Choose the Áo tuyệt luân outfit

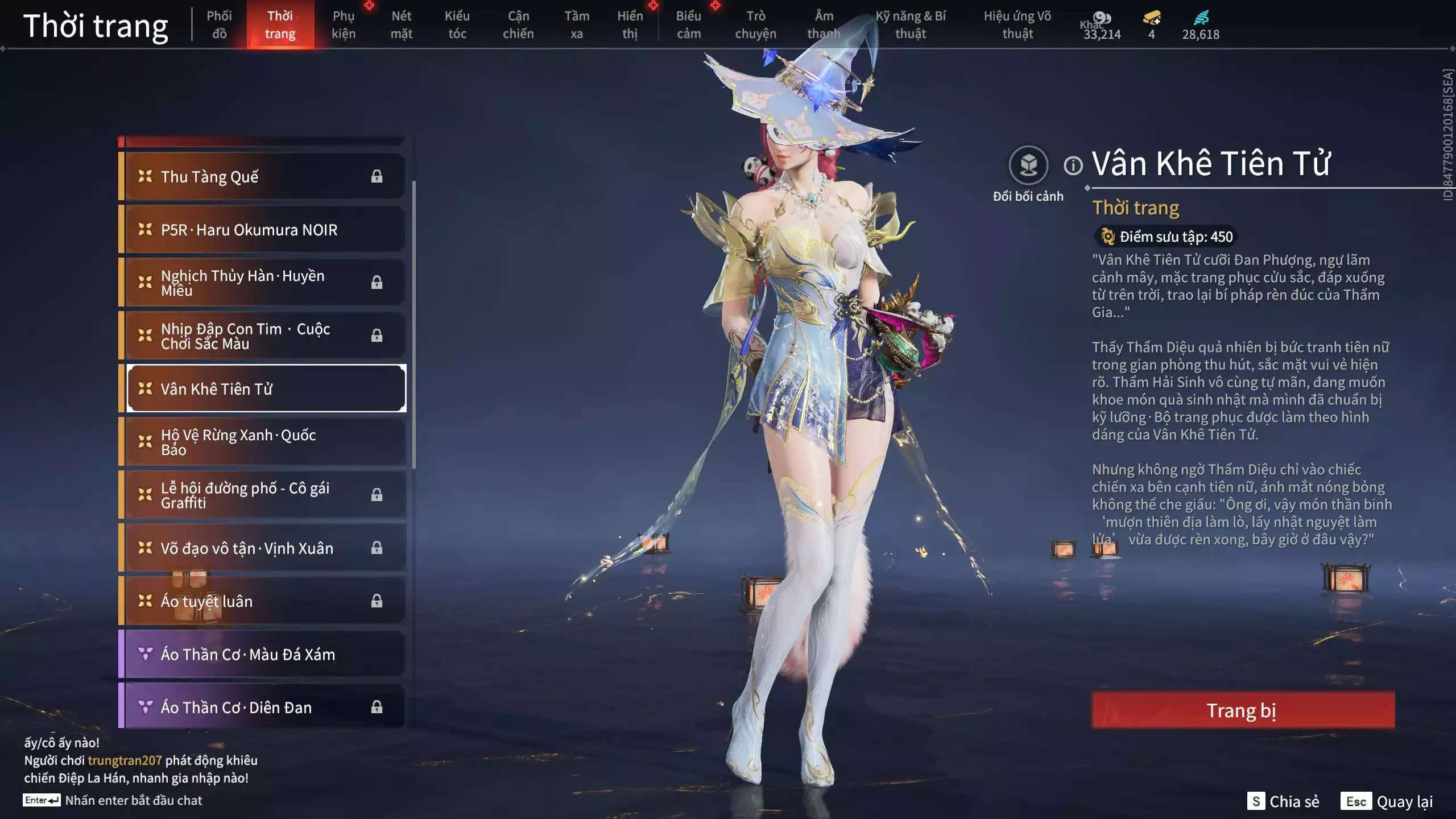tap(264, 601)
